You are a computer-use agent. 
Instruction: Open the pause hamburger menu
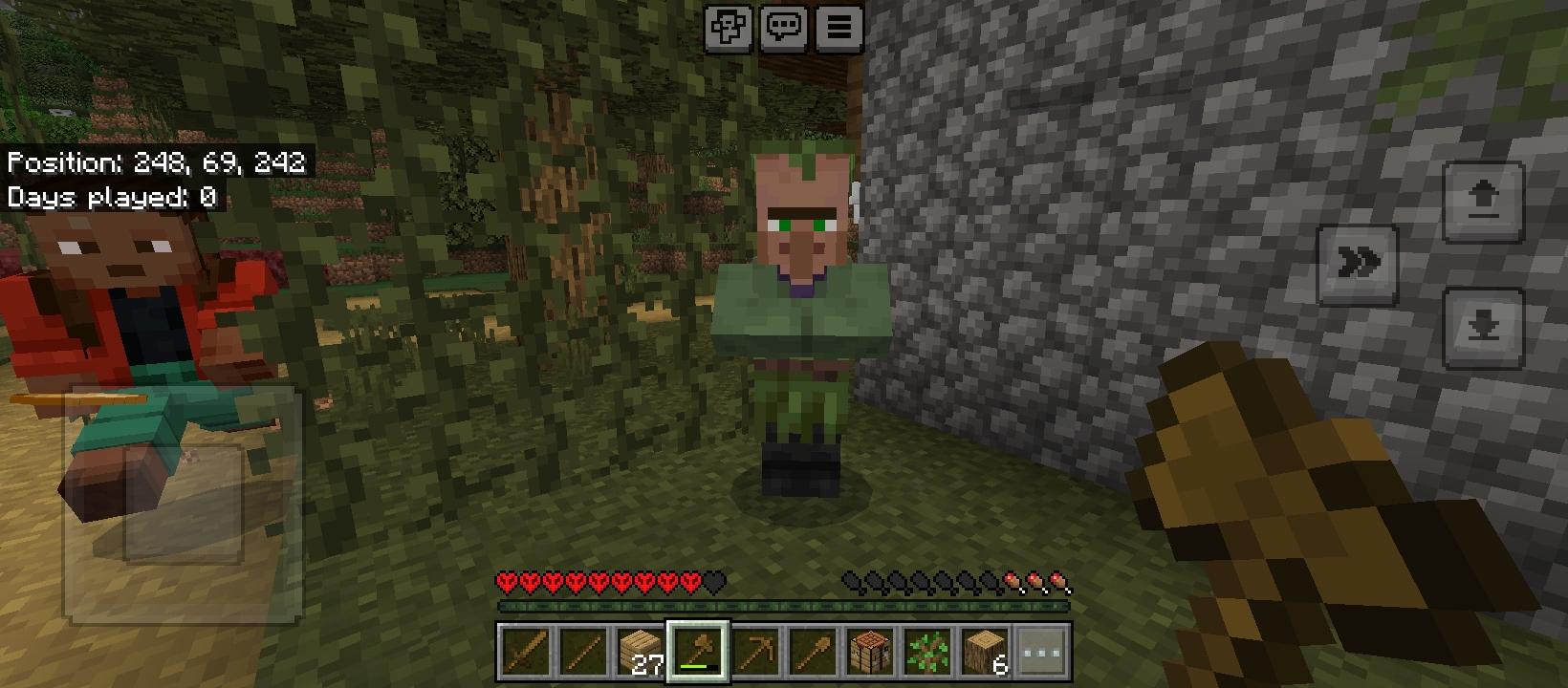(x=838, y=27)
